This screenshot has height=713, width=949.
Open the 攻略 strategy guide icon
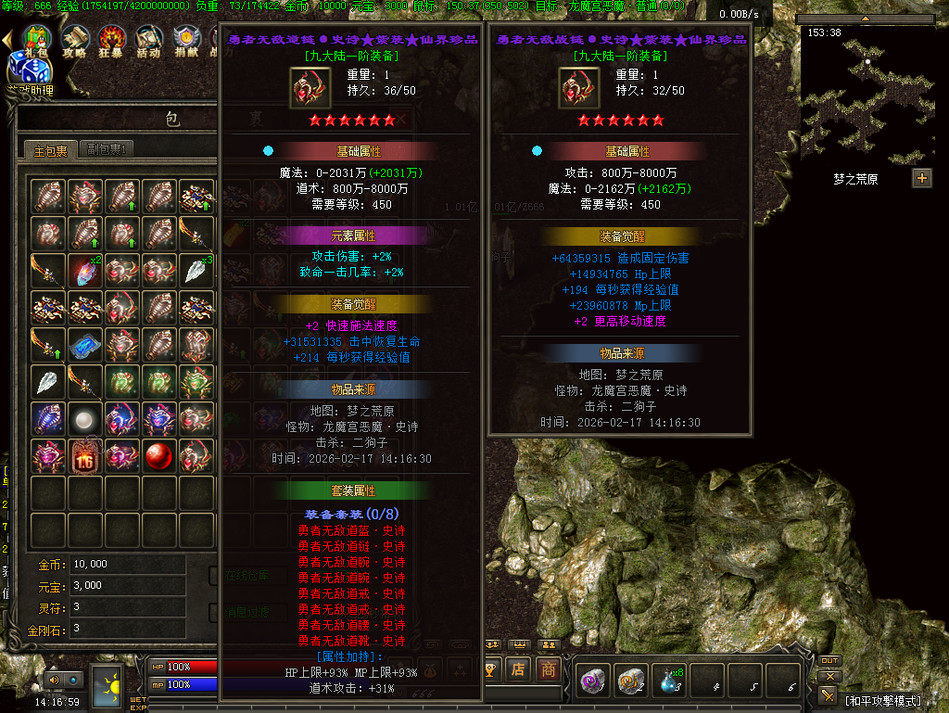click(74, 41)
